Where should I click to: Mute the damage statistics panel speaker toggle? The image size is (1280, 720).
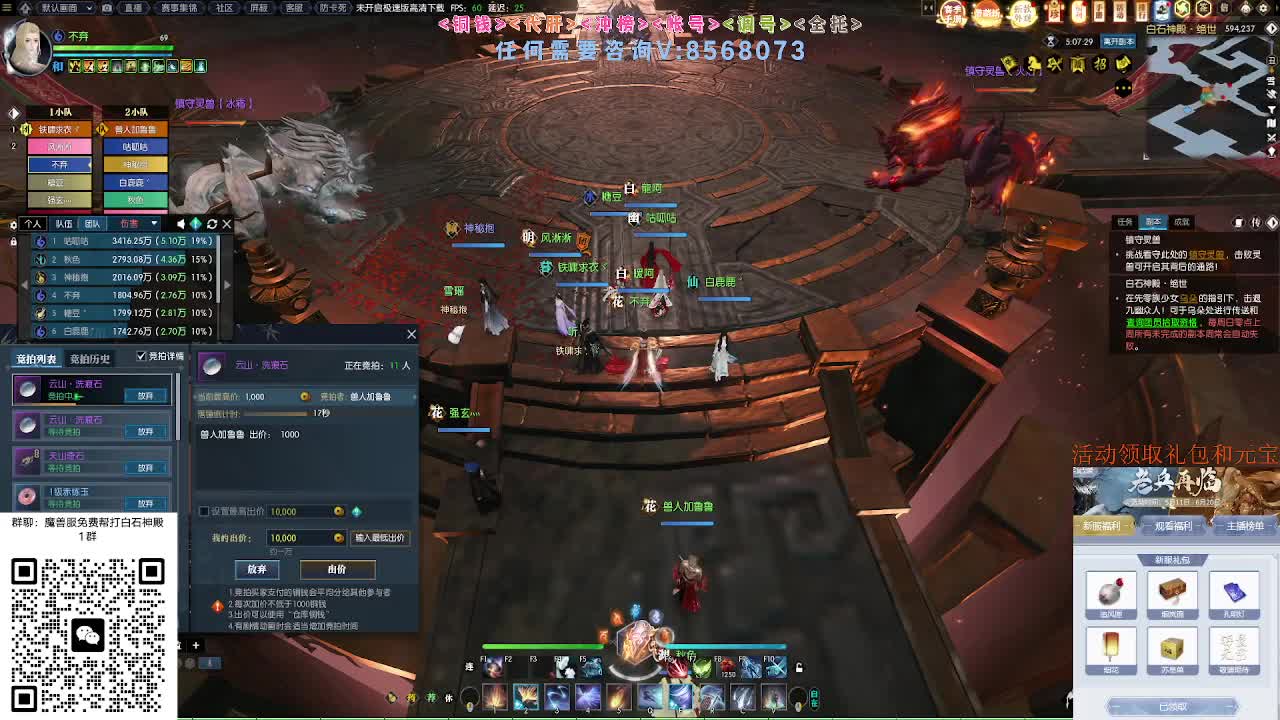pos(181,222)
